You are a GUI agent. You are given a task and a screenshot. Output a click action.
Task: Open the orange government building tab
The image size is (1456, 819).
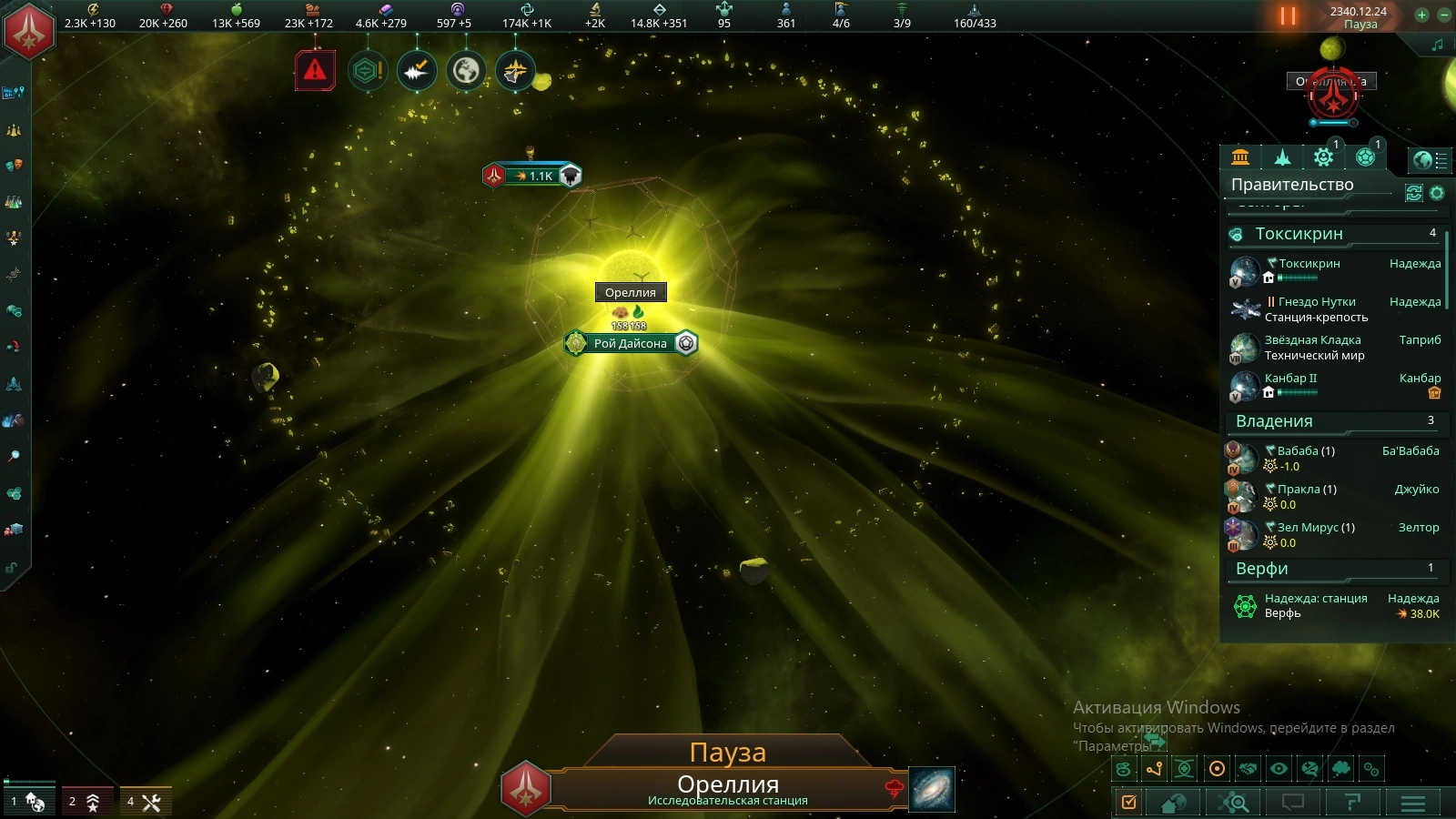pos(1240,157)
